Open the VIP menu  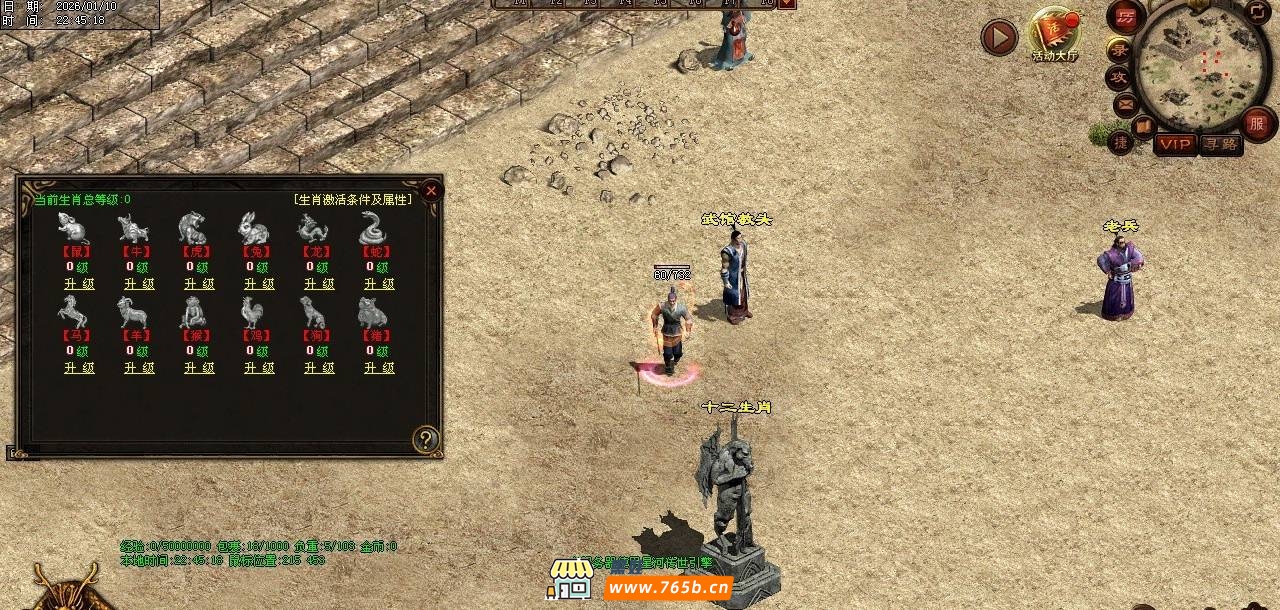point(1175,144)
